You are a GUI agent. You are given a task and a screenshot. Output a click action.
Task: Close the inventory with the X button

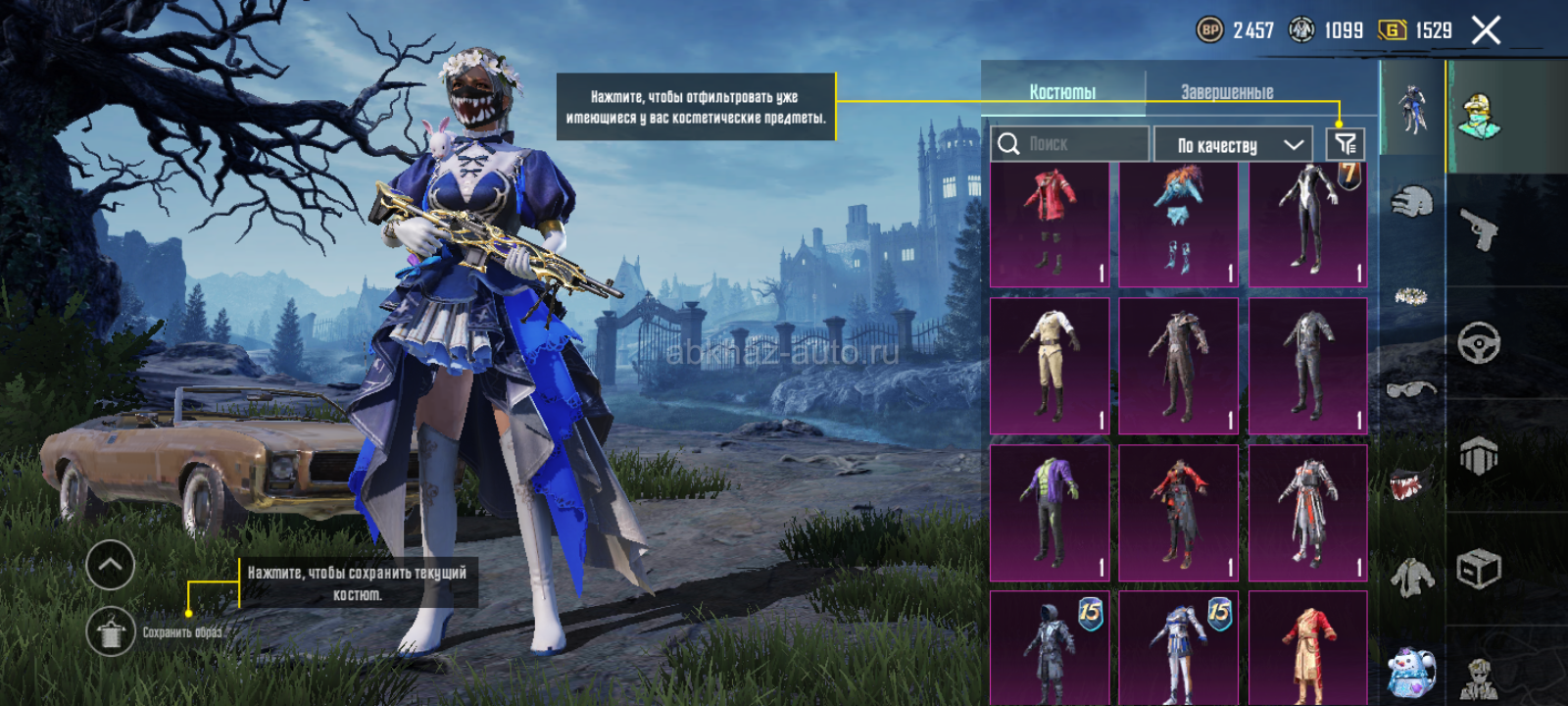pos(1486,30)
